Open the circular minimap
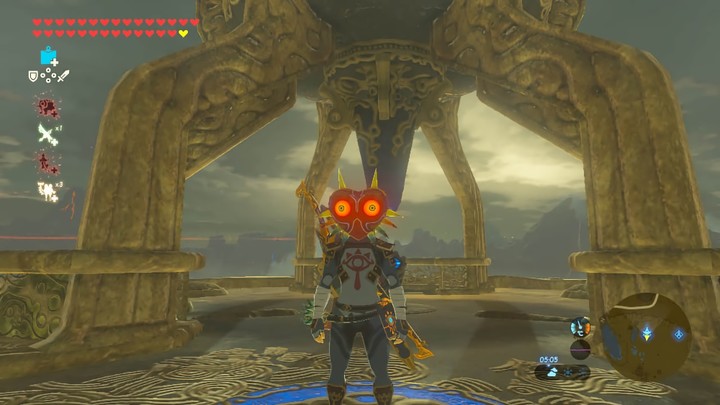This screenshot has height=405, width=720. pos(650,333)
